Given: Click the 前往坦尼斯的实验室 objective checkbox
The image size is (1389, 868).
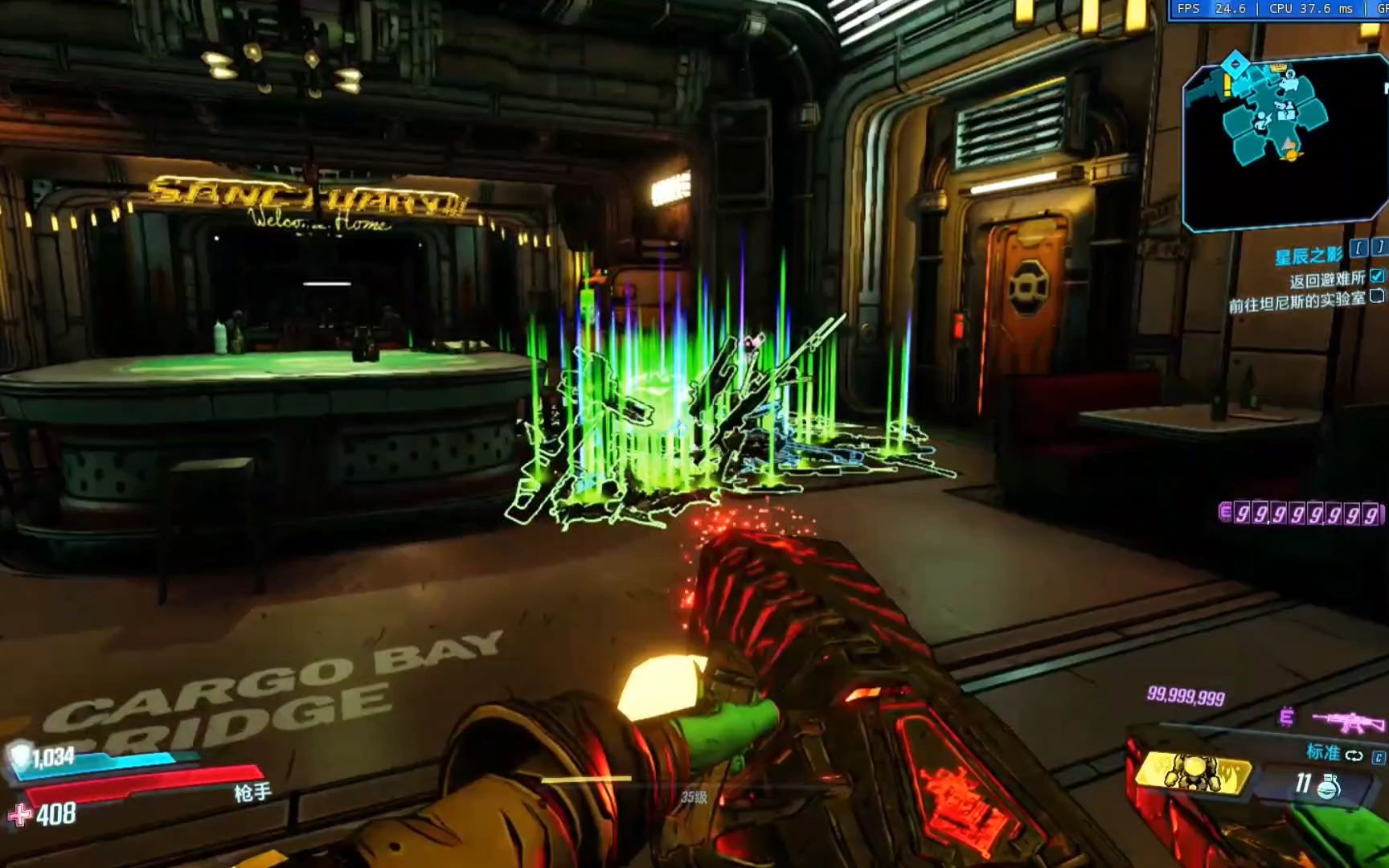Looking at the screenshot, I should [x=1377, y=296].
